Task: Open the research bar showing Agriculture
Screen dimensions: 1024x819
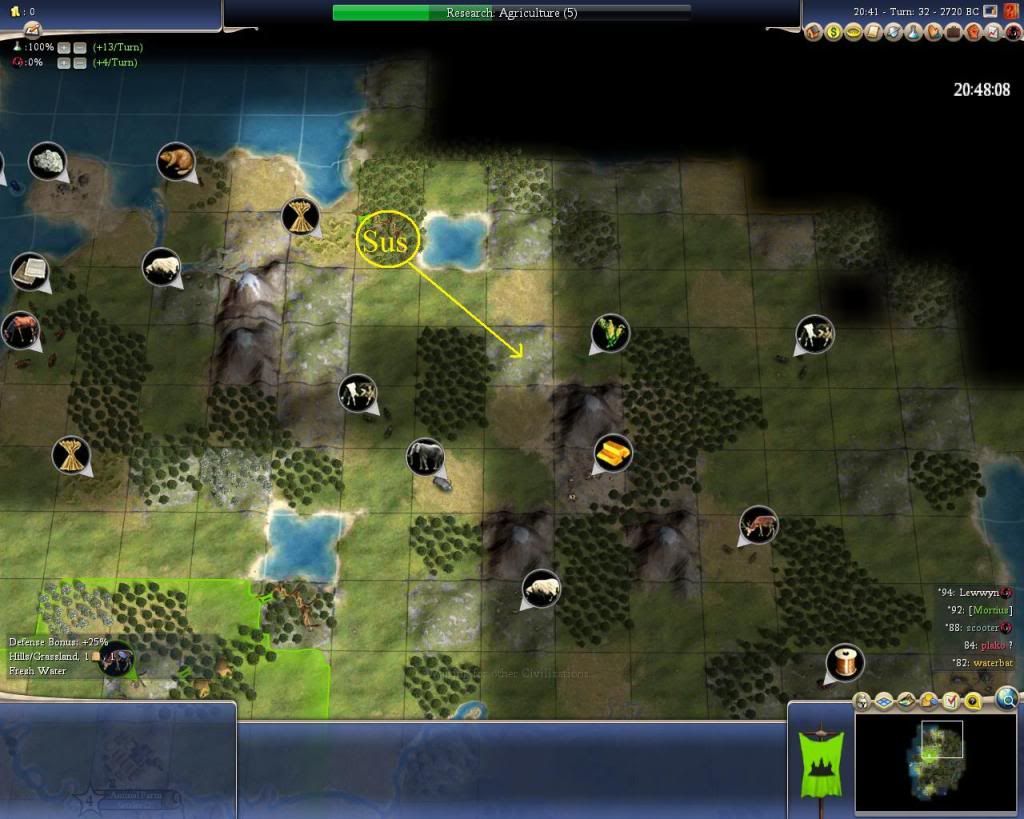Action: 511,13
